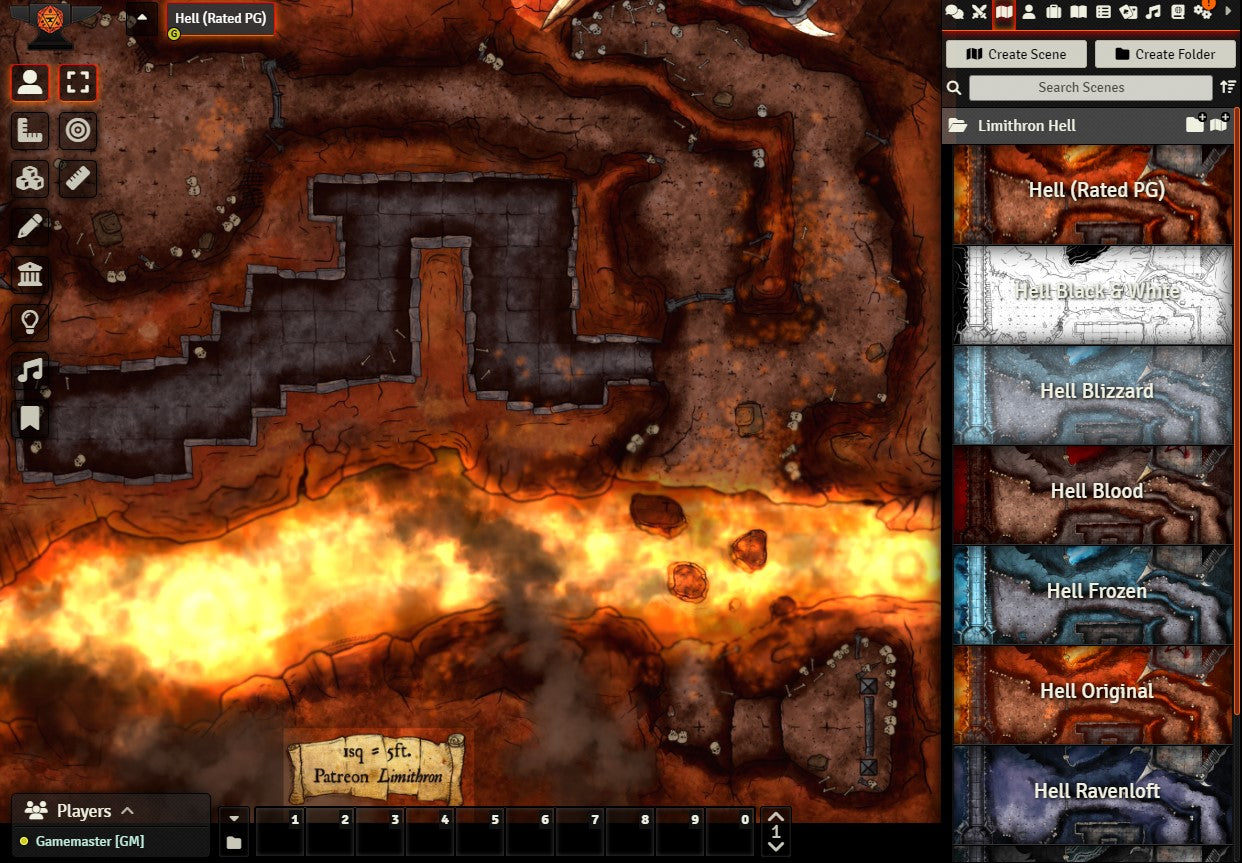Choose the Target bullseye tool

77,130
